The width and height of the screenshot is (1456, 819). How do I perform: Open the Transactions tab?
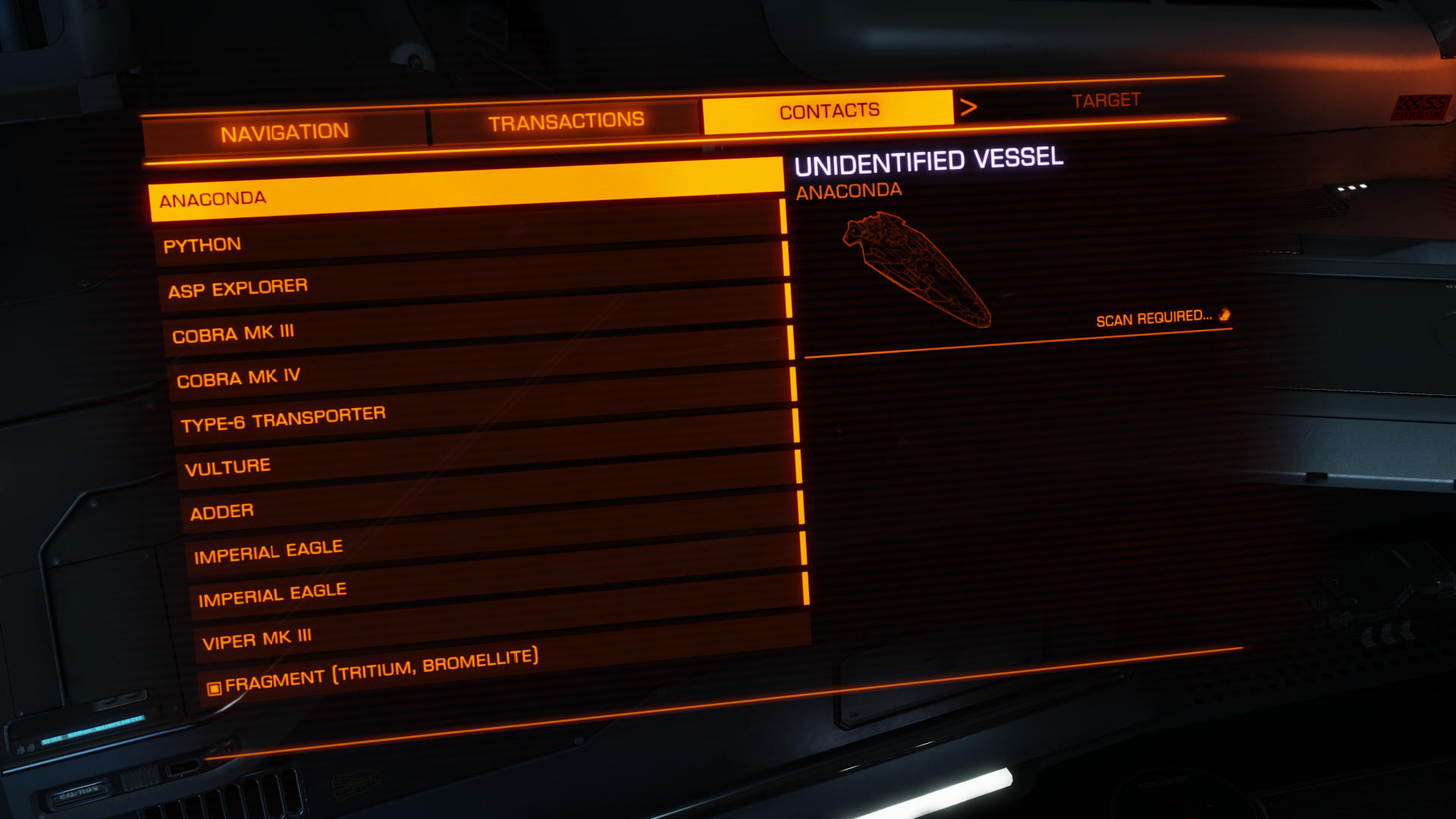(566, 121)
